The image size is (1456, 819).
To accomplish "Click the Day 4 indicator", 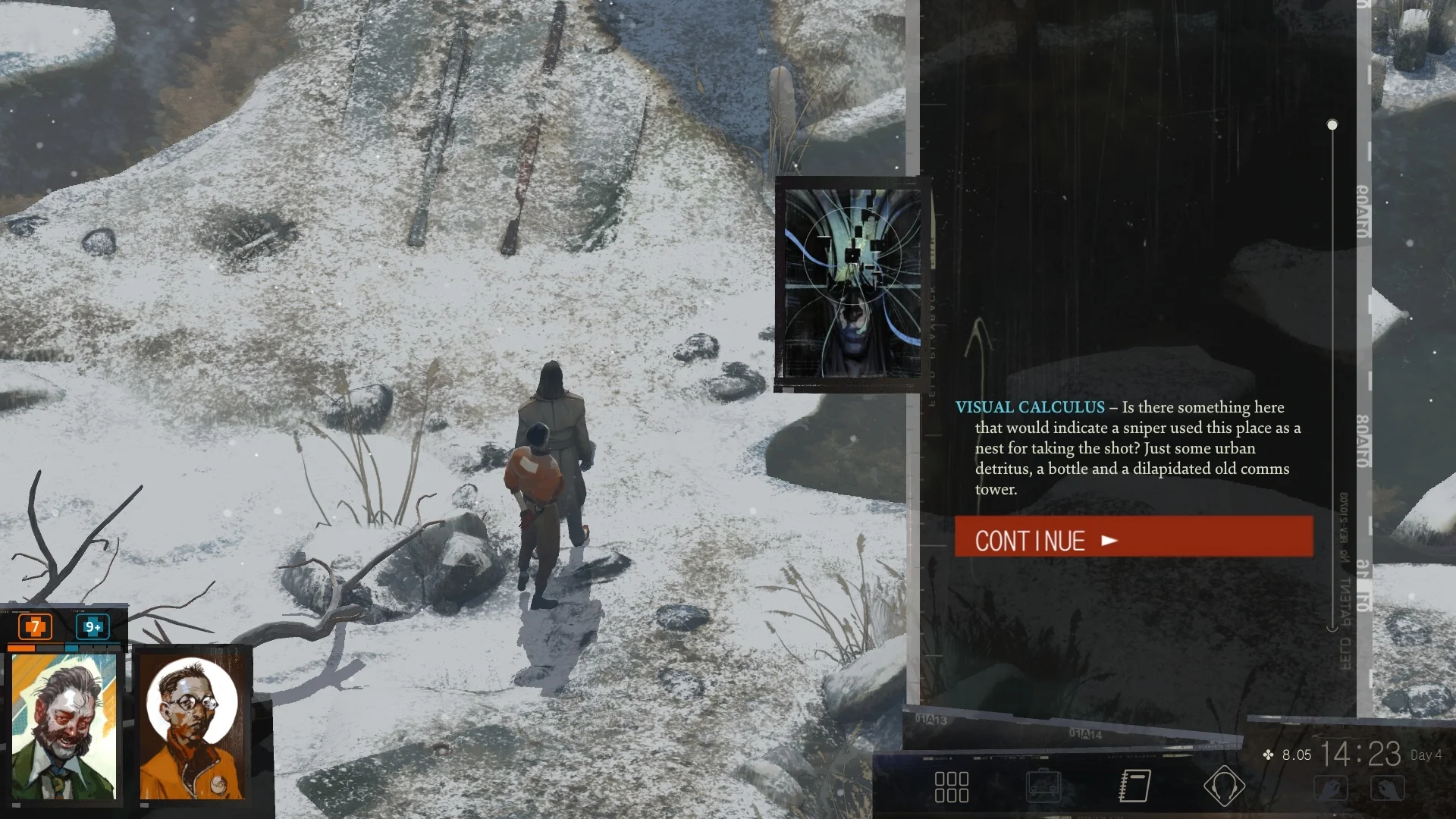I will (x=1425, y=755).
